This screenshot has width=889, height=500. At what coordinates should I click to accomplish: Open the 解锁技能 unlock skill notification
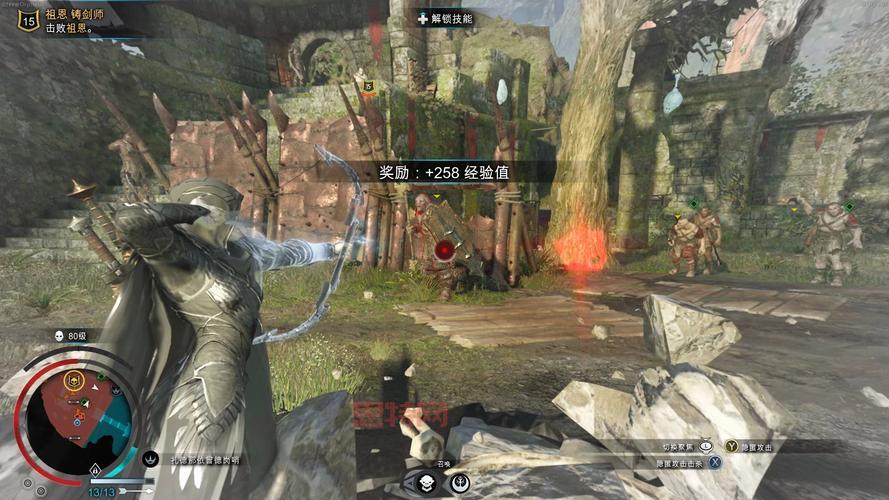(x=445, y=18)
